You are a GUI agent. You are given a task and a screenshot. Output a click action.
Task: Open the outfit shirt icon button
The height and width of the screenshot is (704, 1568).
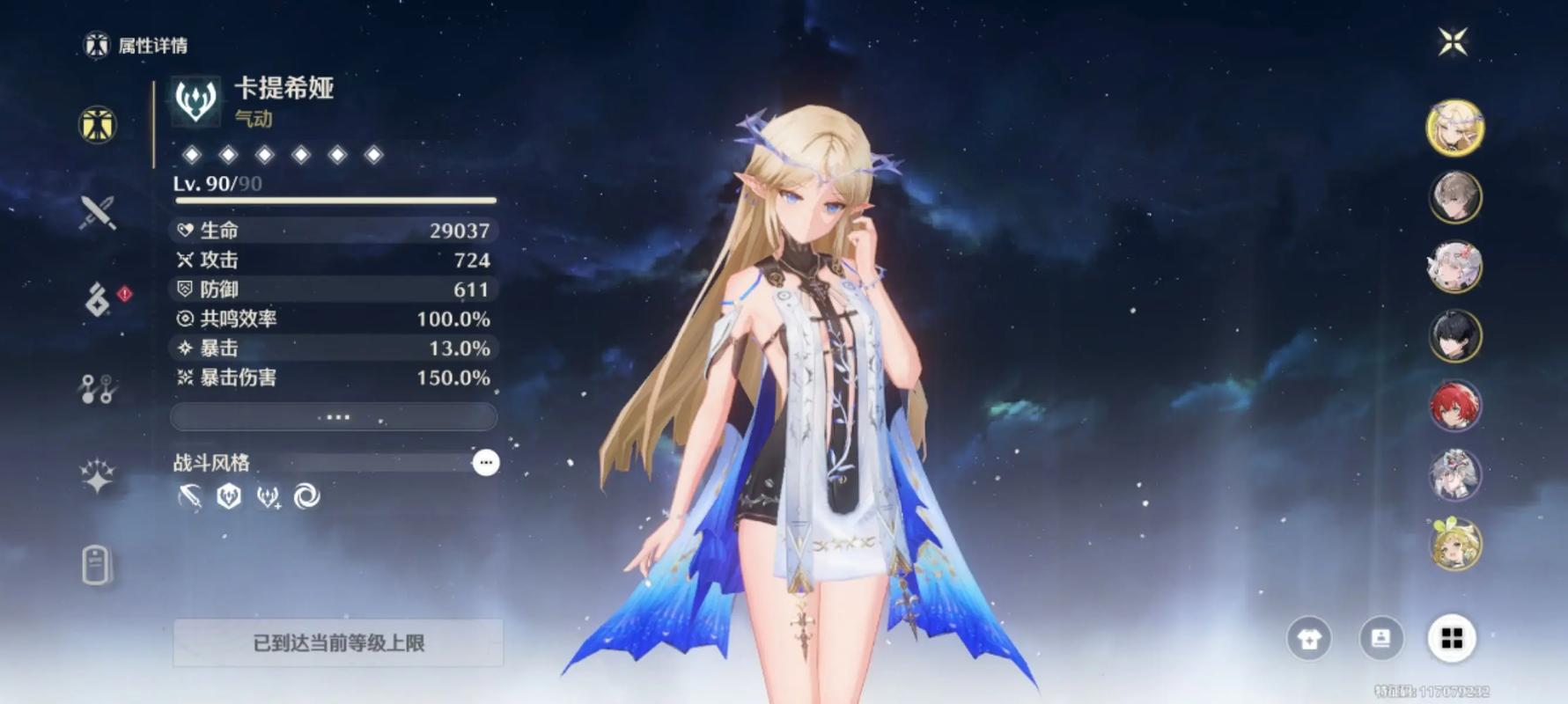click(x=1309, y=639)
